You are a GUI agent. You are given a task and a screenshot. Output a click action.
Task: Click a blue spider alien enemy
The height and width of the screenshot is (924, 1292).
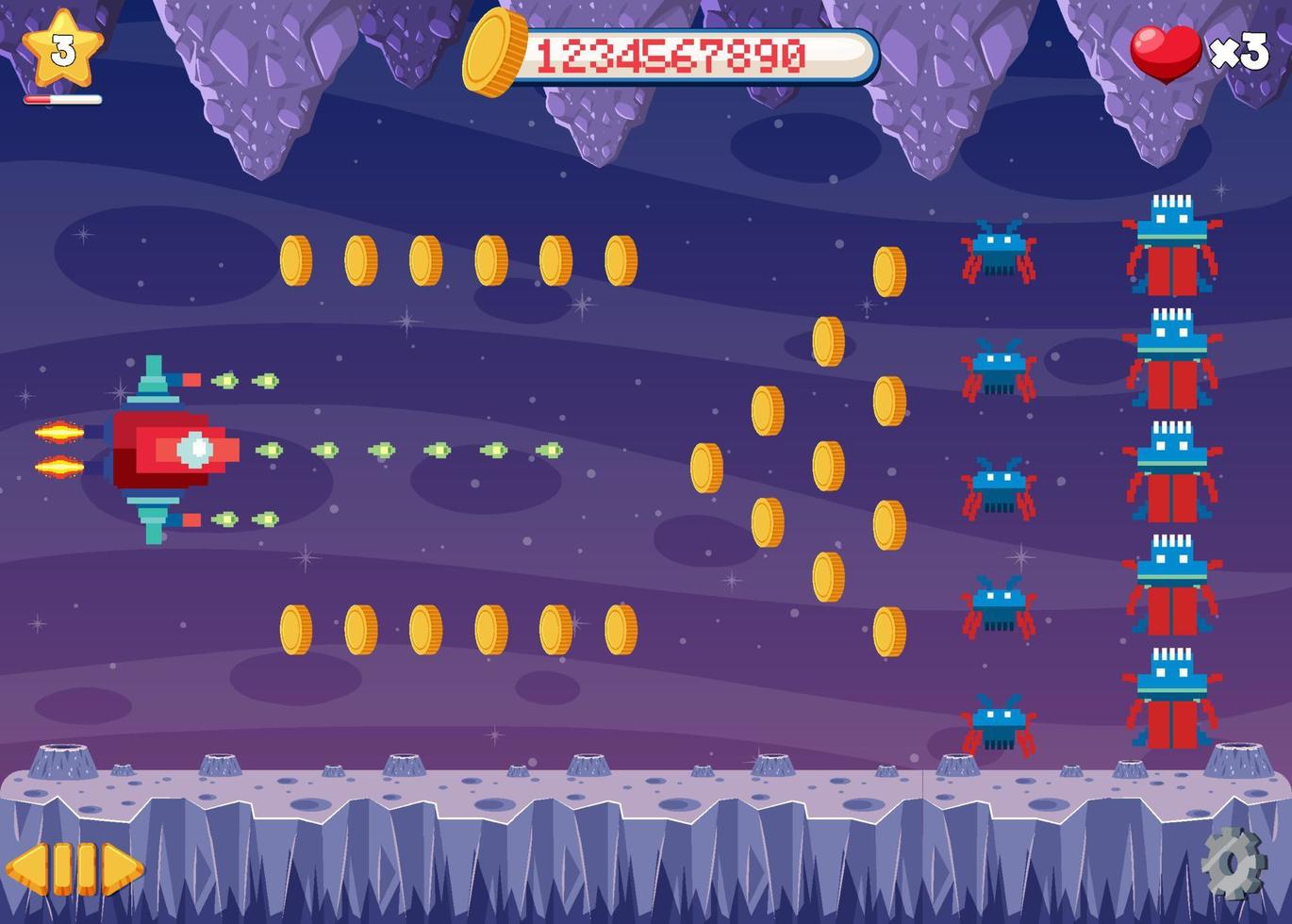(x=999, y=255)
